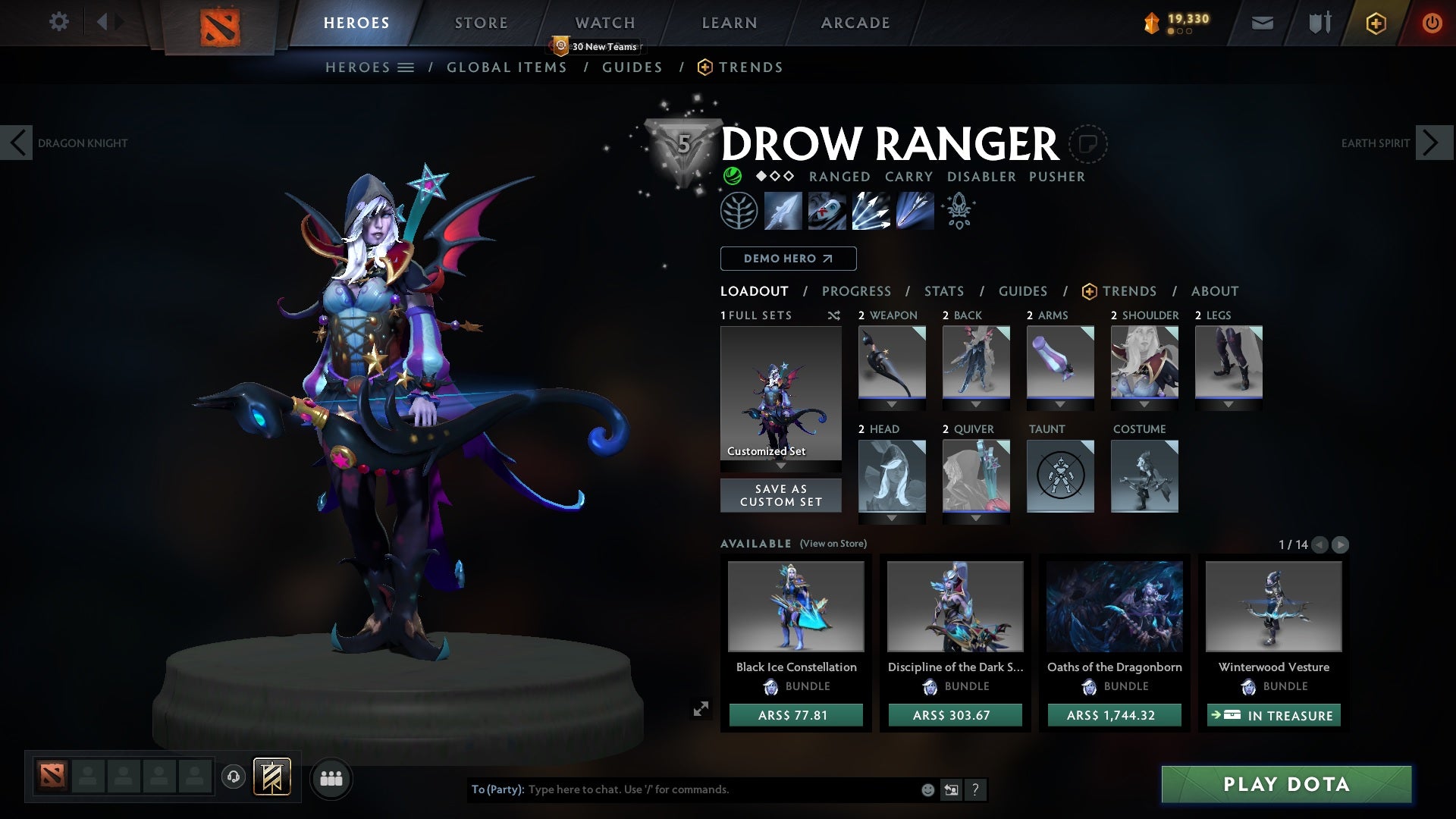Open the mail notifications icon
This screenshot has height=819, width=1456.
(x=1261, y=23)
